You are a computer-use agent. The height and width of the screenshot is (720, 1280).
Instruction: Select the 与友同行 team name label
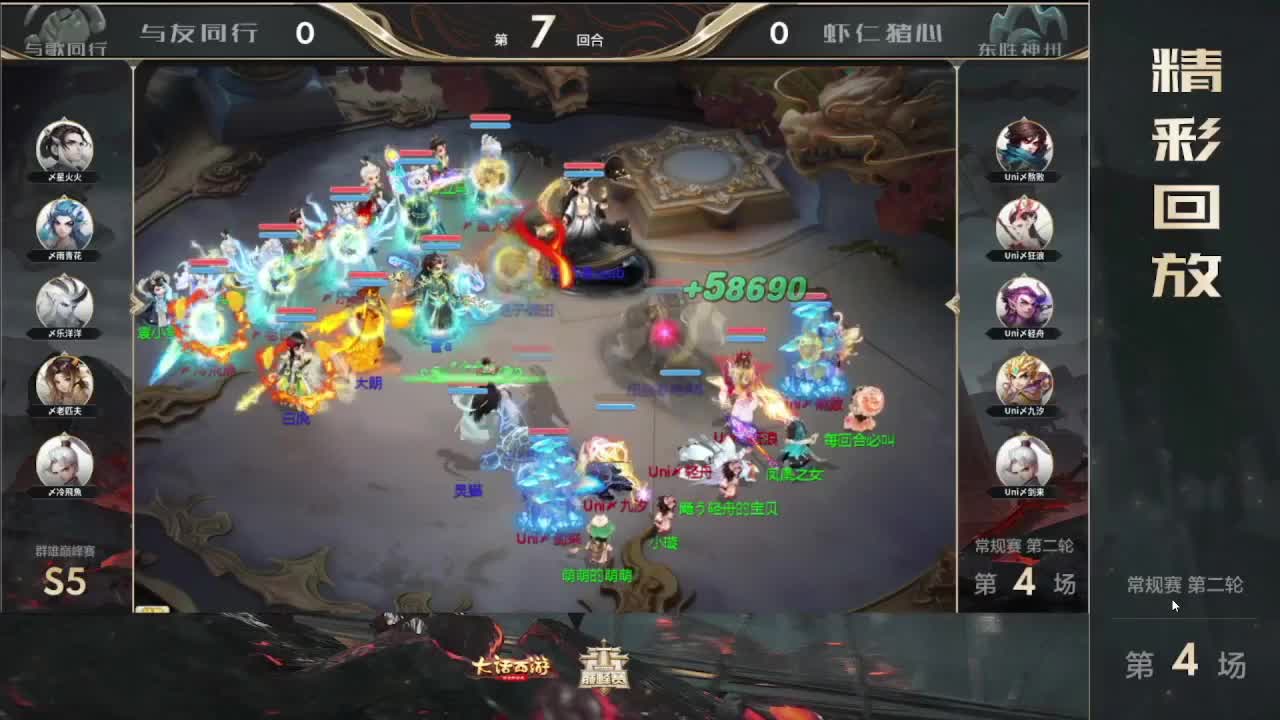198,33
